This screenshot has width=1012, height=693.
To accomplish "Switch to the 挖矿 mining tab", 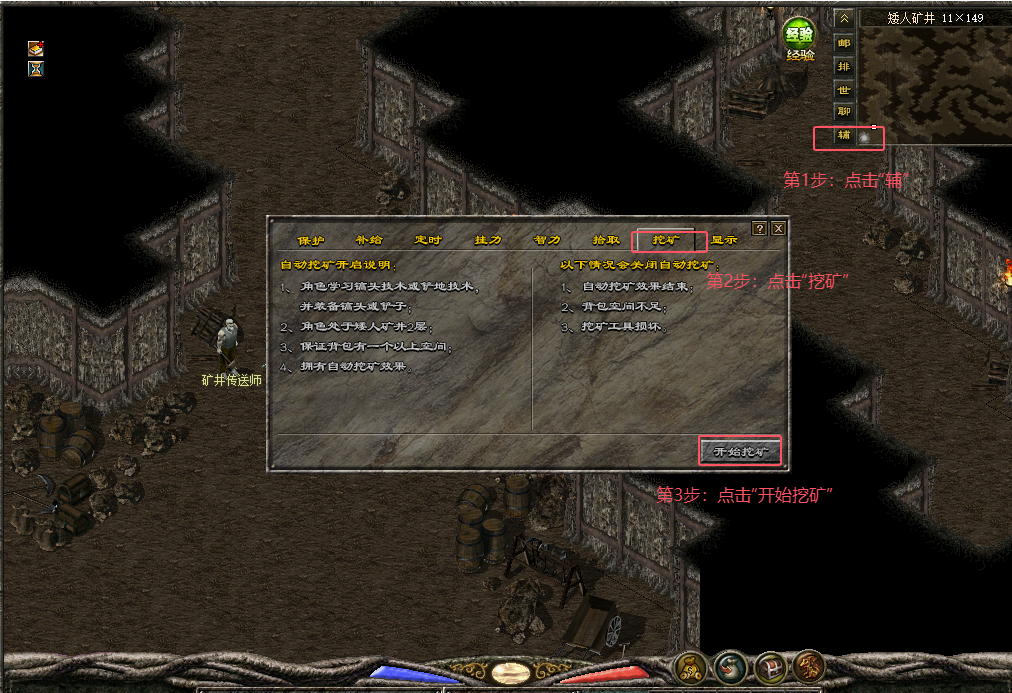I will pyautogui.click(x=667, y=241).
